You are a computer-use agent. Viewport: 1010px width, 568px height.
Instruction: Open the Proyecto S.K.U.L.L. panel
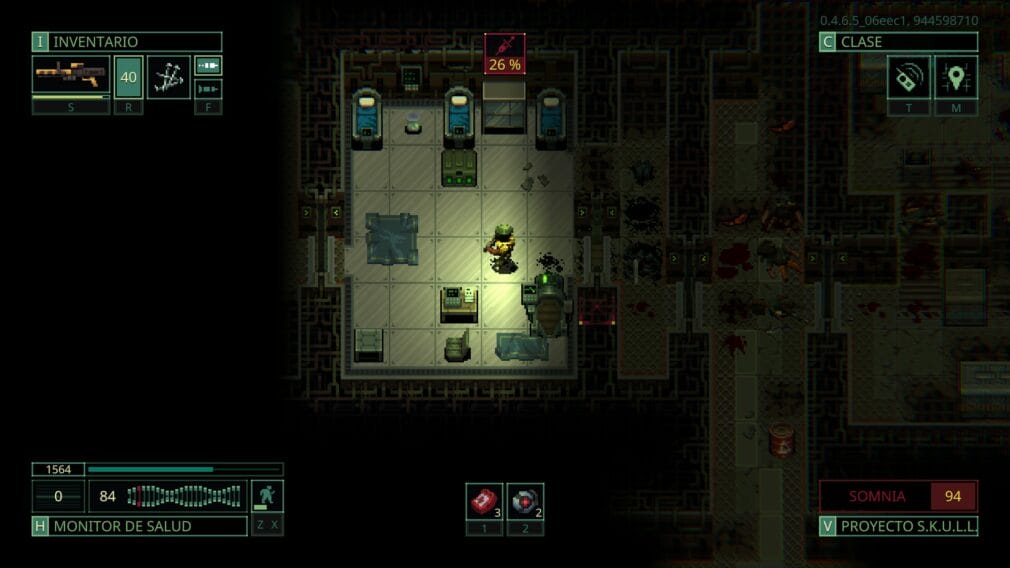click(898, 526)
